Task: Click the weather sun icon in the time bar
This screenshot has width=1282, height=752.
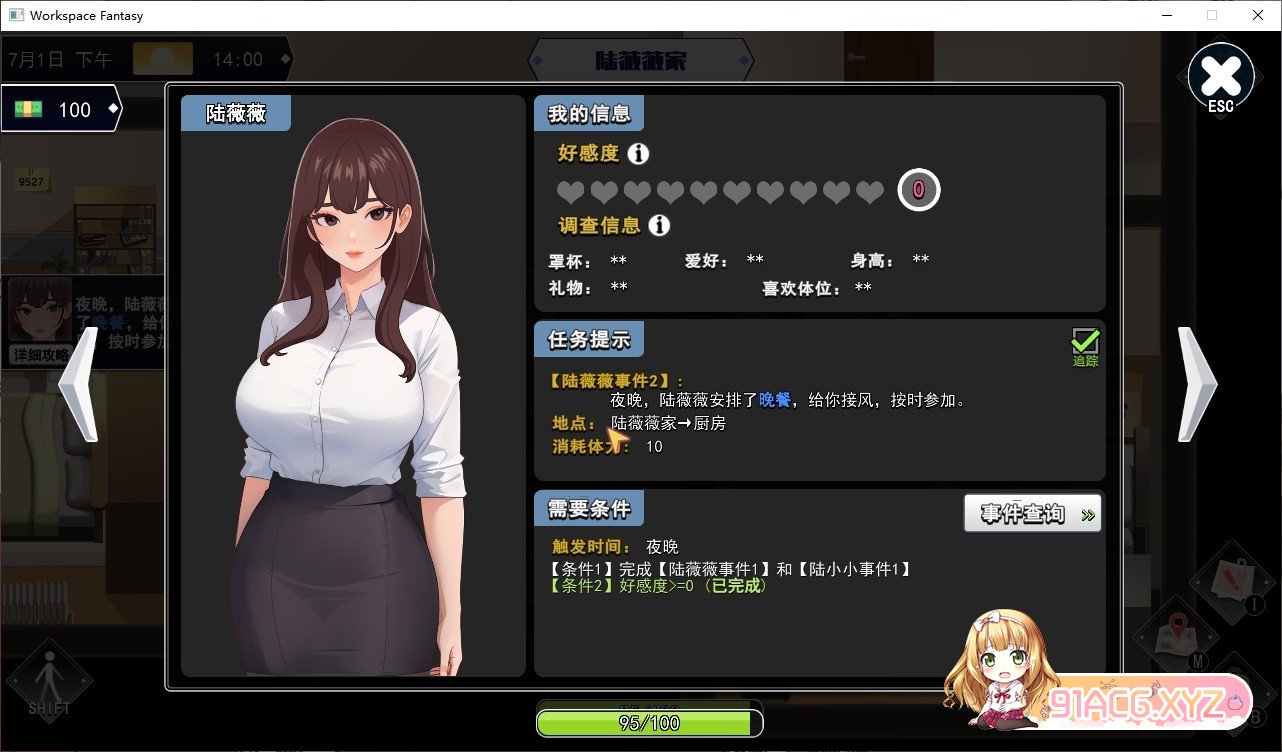Action: coord(163,58)
